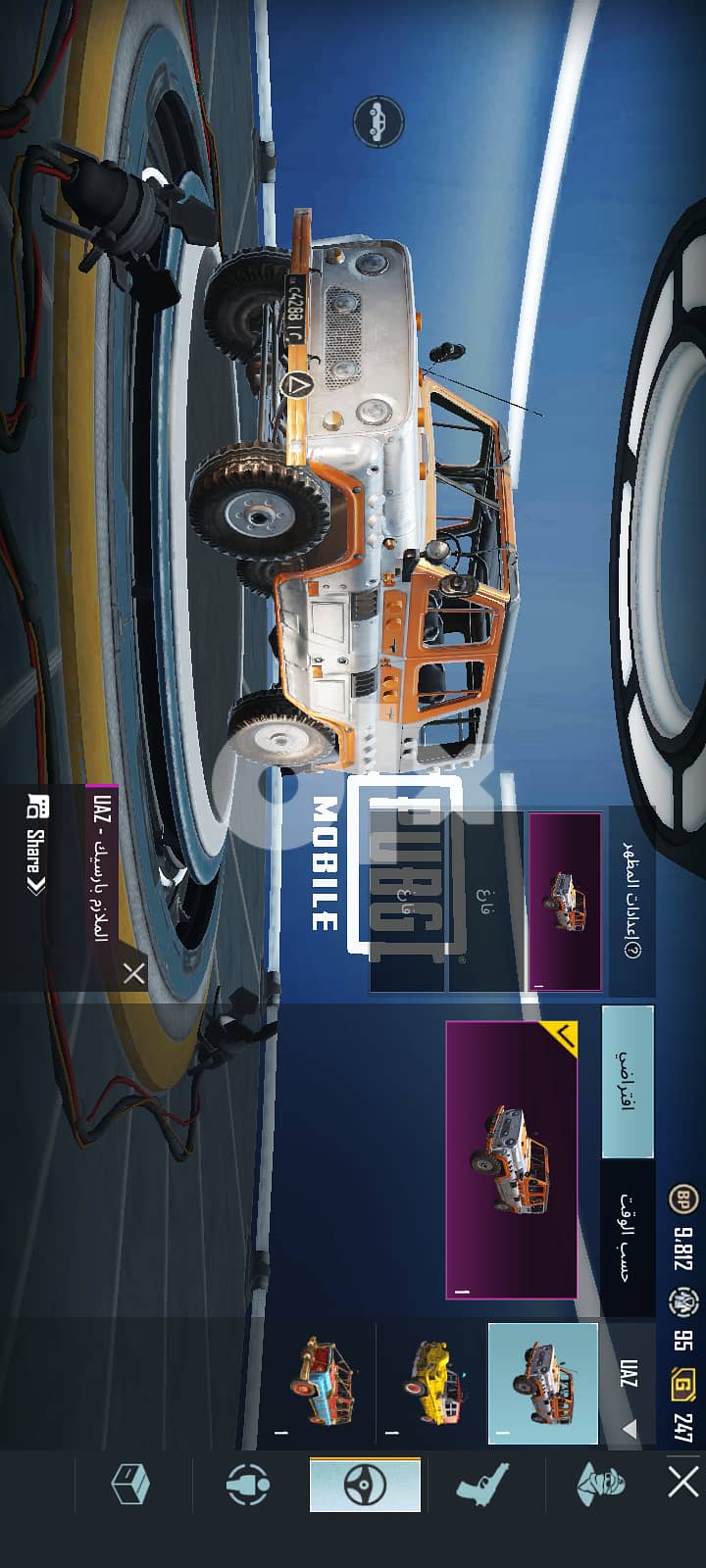This screenshot has height=1568, width=706.
Task: Expand the UAZ vehicle type selector
Action: coord(630,1384)
